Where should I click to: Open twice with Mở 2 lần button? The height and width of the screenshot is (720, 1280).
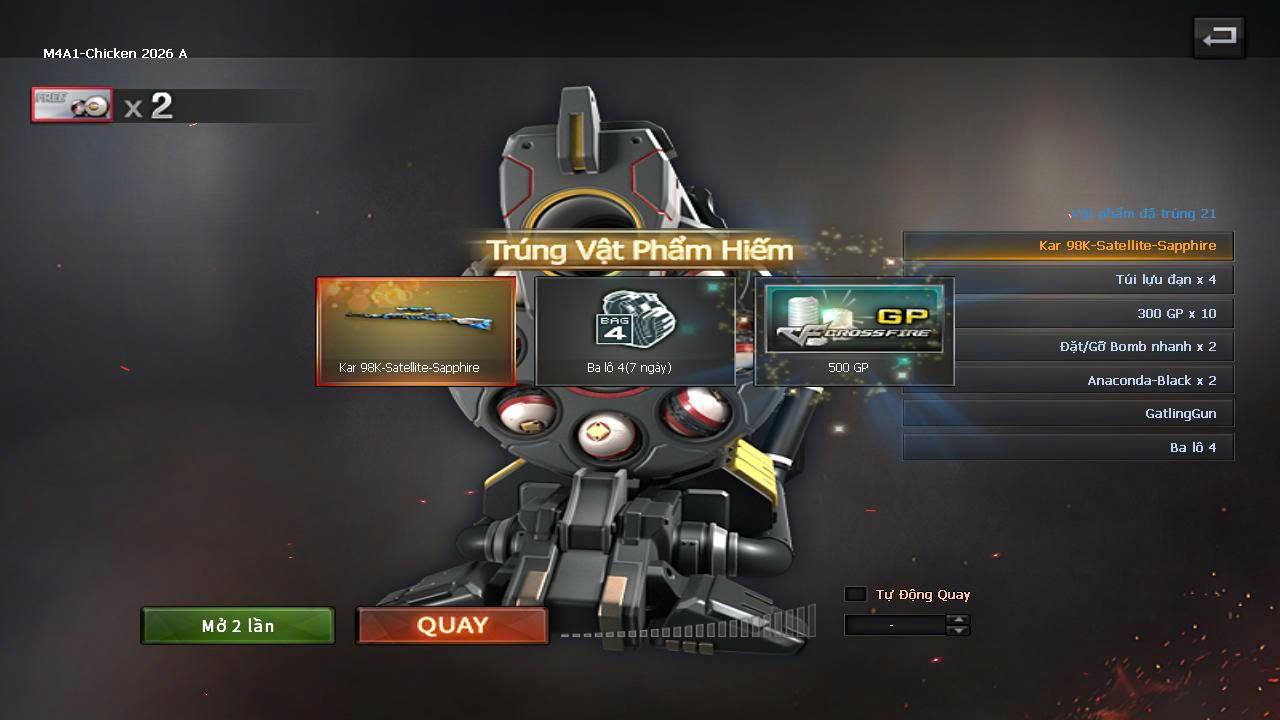pyautogui.click(x=238, y=626)
